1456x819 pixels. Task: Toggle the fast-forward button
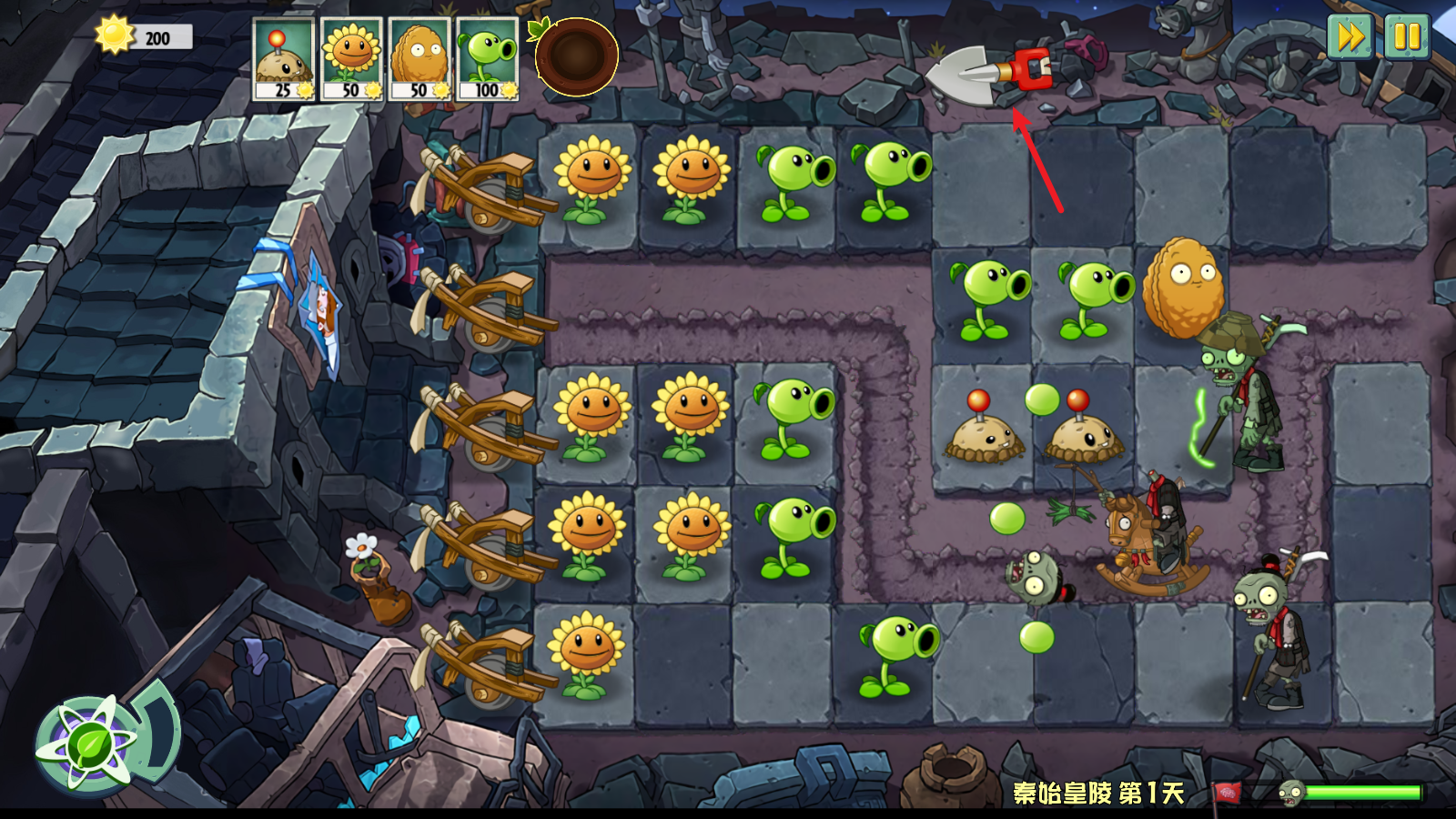(x=1350, y=37)
